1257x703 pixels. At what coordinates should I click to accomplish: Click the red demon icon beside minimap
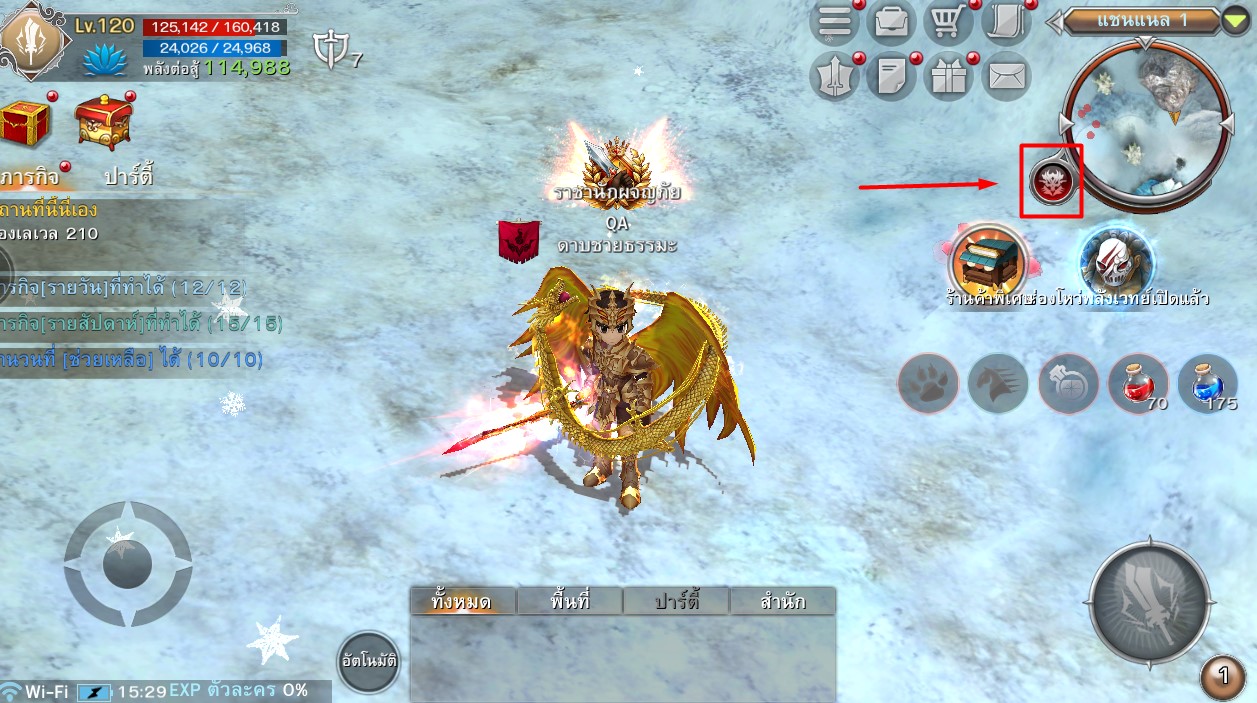[1052, 182]
